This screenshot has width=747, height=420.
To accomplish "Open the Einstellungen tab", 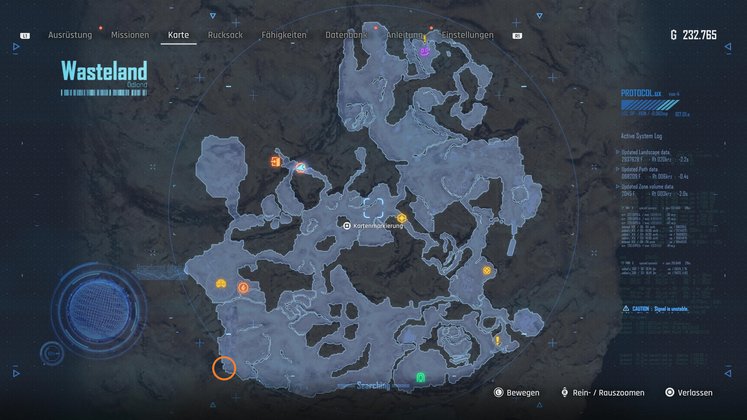I will [467, 35].
